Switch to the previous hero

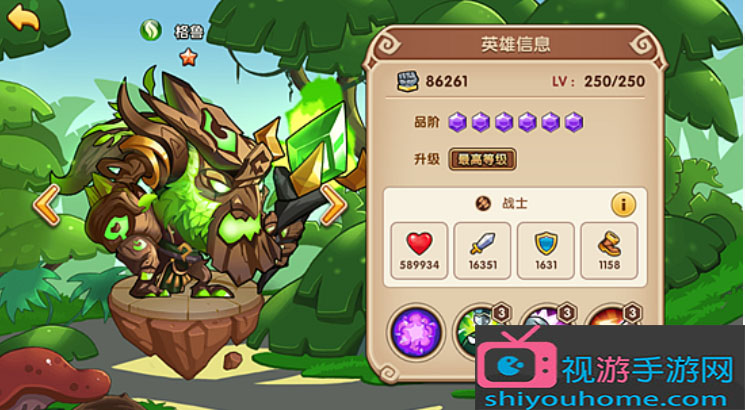(46, 204)
